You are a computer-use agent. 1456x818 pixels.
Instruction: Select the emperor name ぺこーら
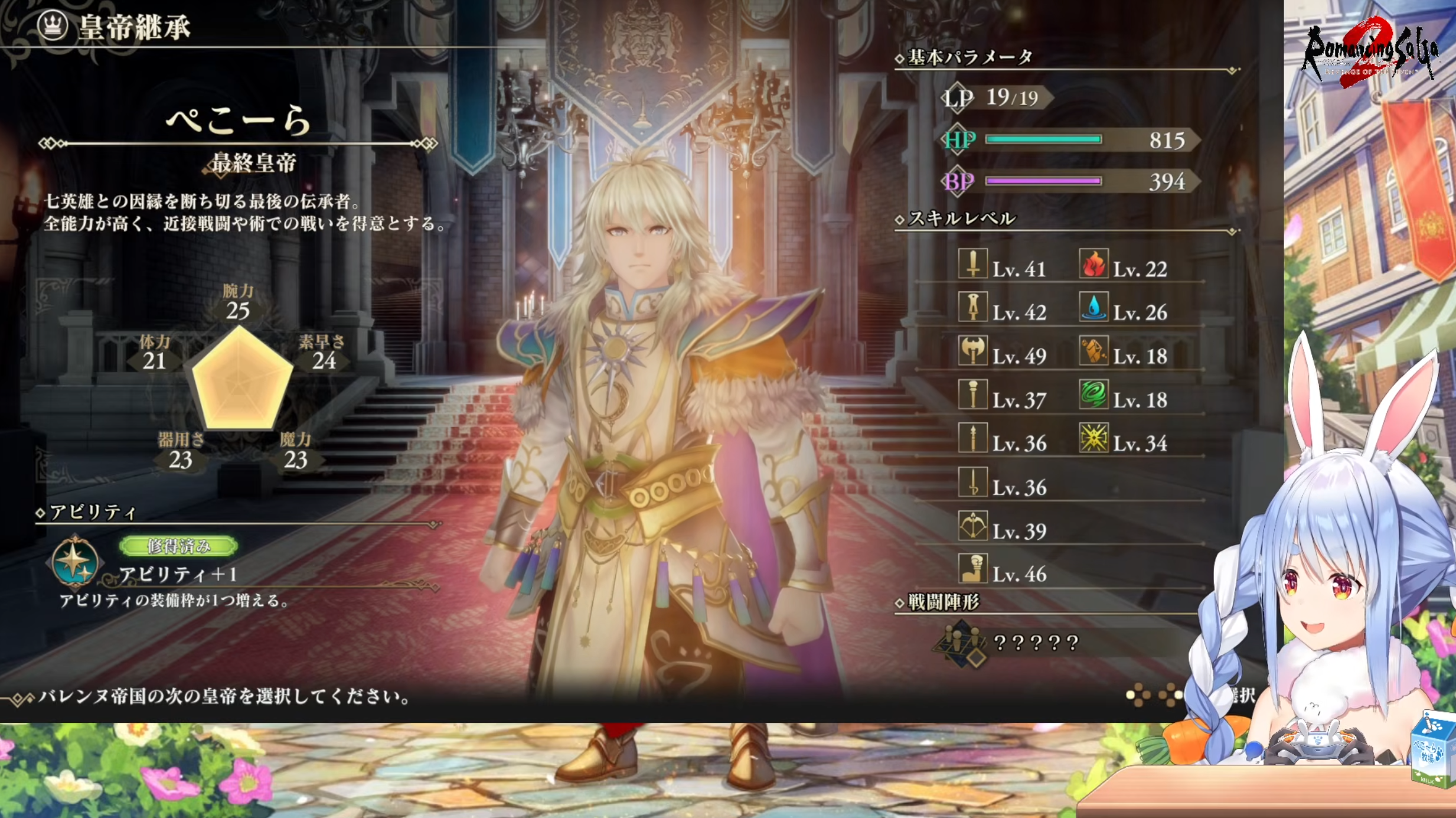[x=238, y=120]
